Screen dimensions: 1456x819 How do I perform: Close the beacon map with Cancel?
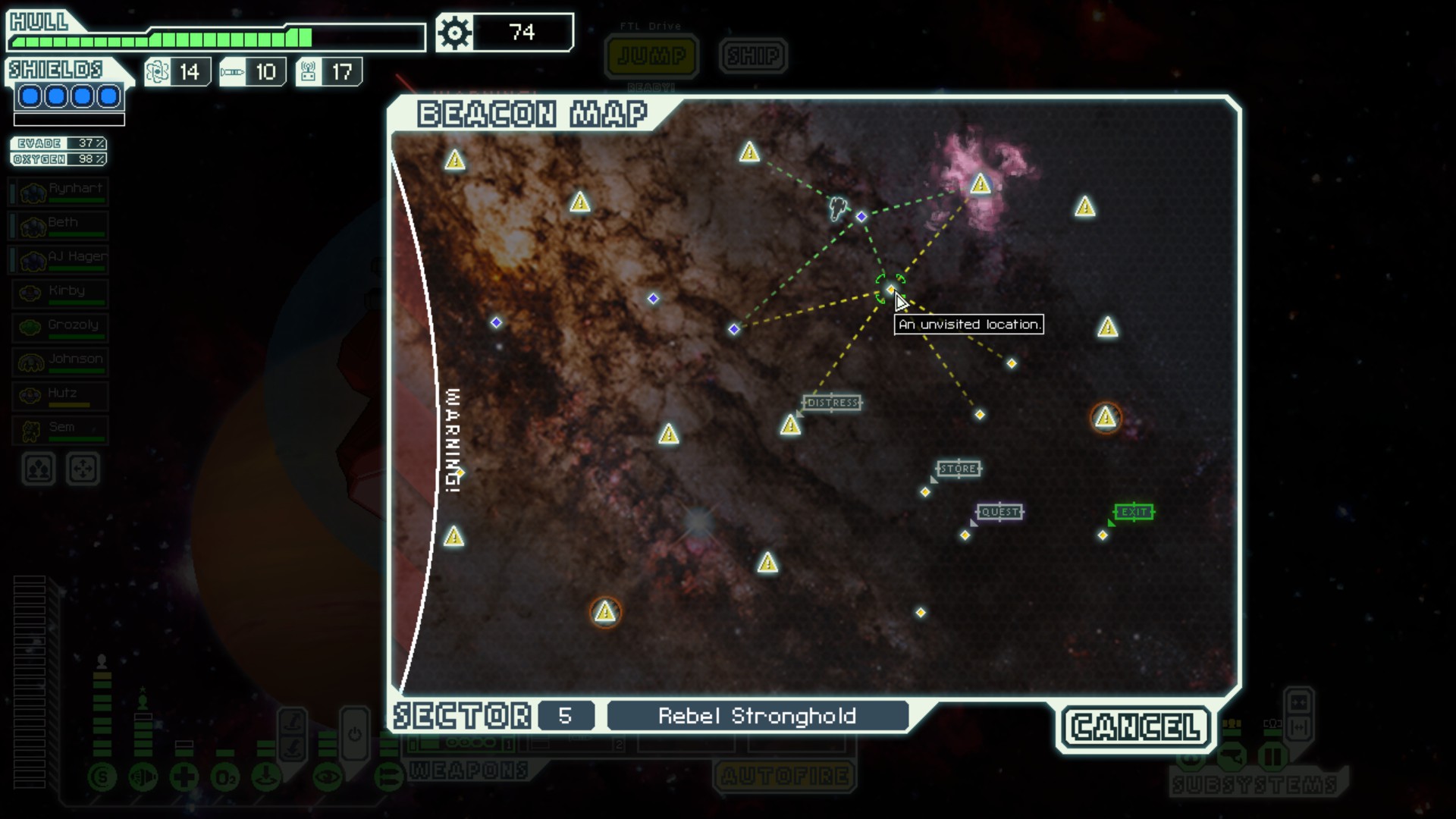(x=1135, y=727)
